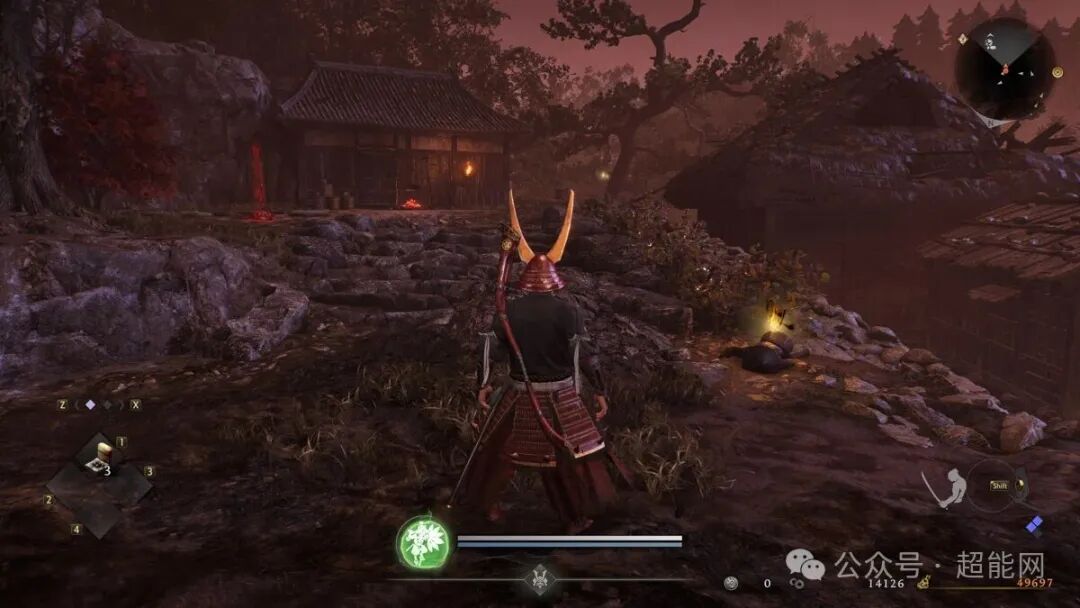Select the diamond marker on minimap edge
The height and width of the screenshot is (608, 1080).
point(962,39)
